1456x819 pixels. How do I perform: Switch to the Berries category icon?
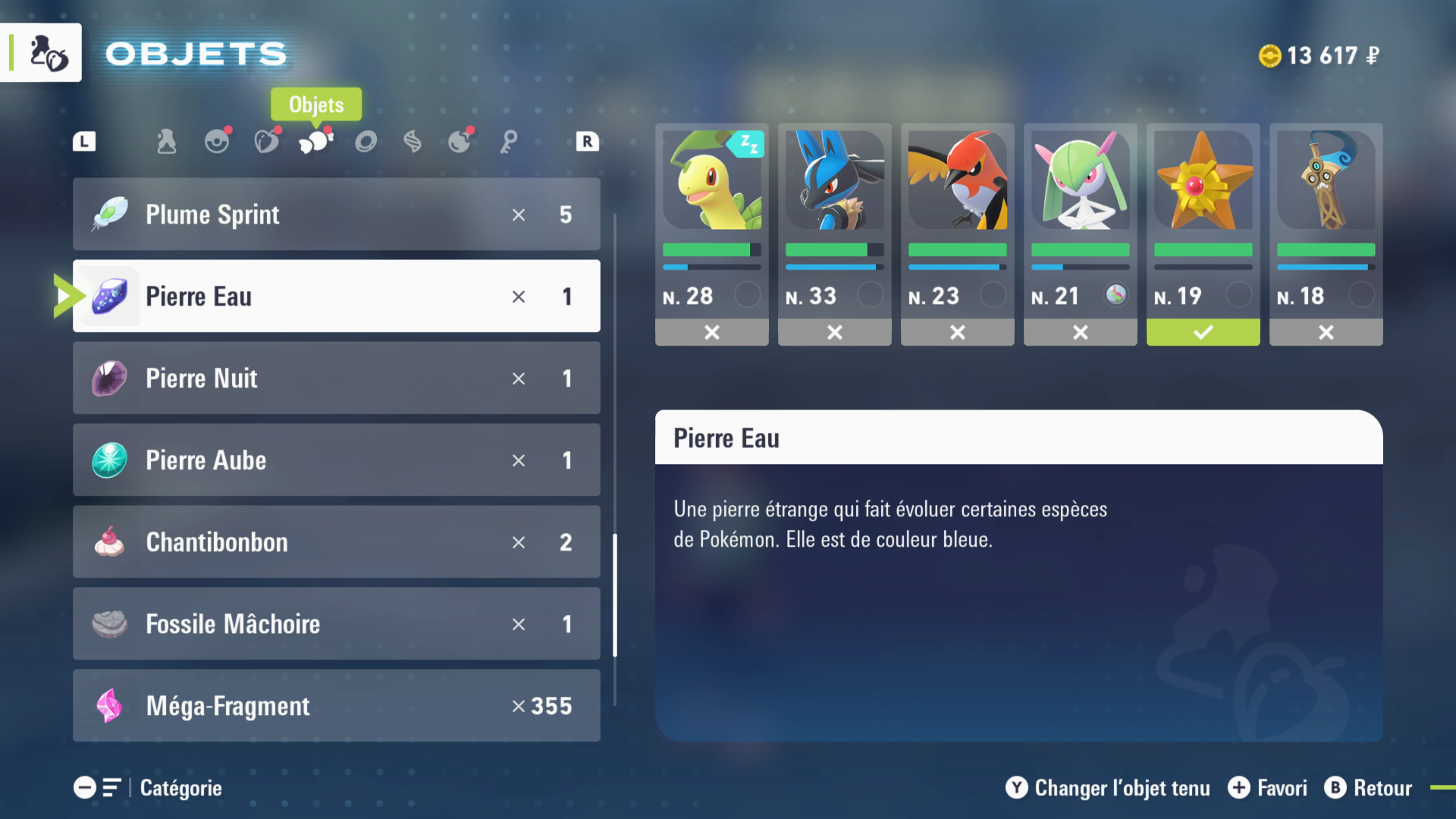(x=267, y=141)
